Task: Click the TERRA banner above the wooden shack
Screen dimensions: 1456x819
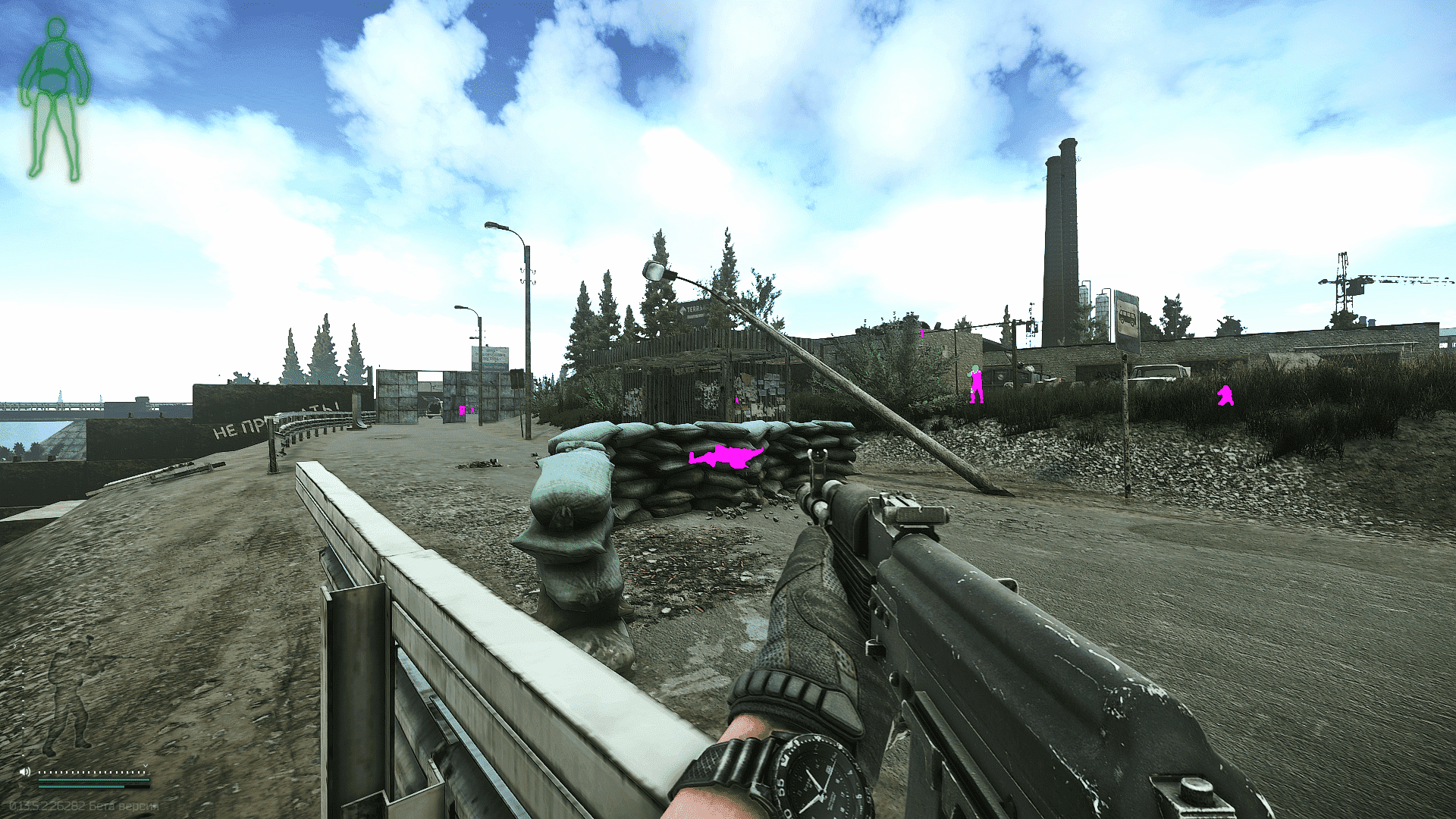Action: (694, 311)
